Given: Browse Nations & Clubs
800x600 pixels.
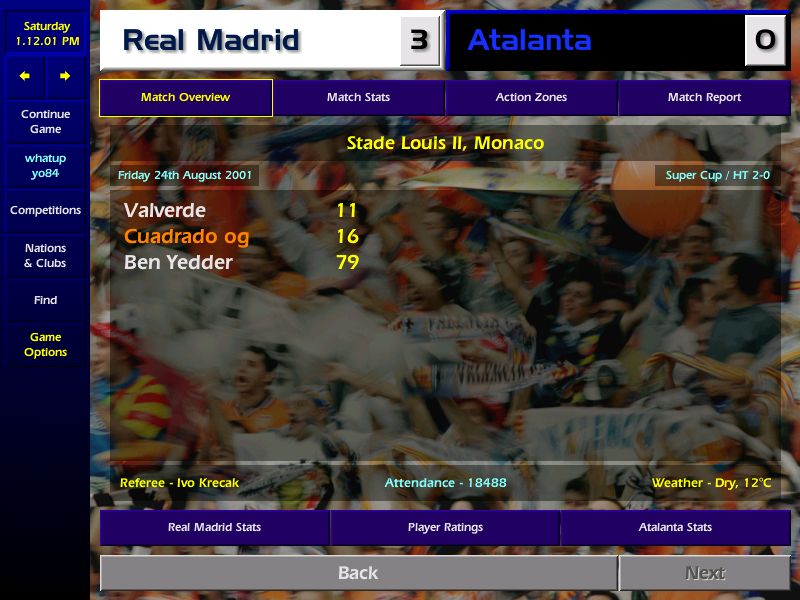Looking at the screenshot, I should (45, 256).
